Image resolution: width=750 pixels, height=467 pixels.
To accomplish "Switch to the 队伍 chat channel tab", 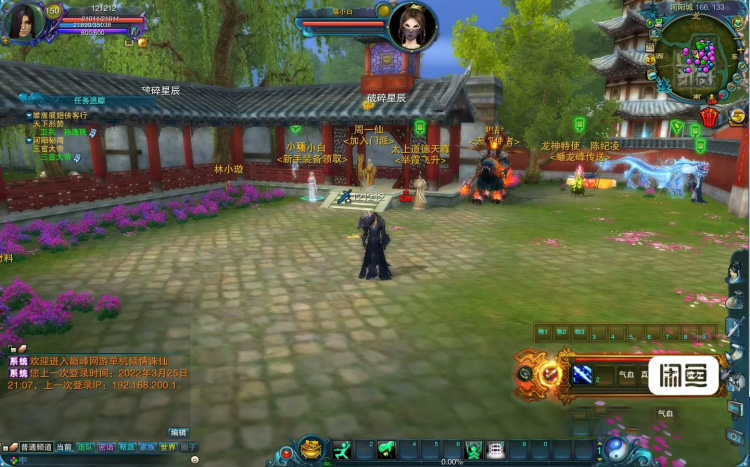I will tap(85, 448).
